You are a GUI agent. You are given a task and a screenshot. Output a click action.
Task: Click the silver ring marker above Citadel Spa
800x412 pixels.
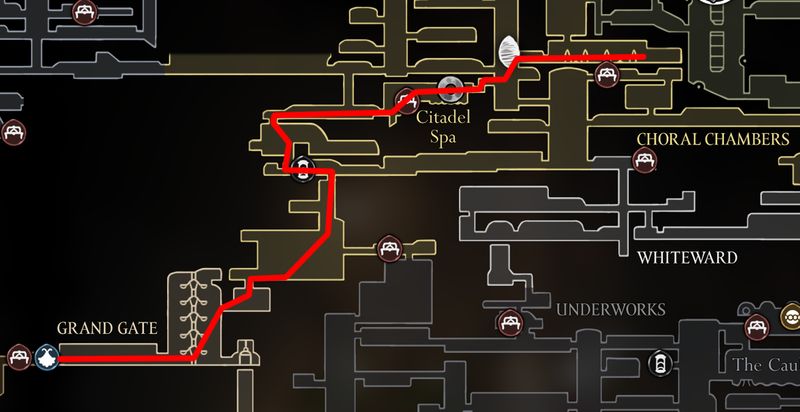pos(449,88)
